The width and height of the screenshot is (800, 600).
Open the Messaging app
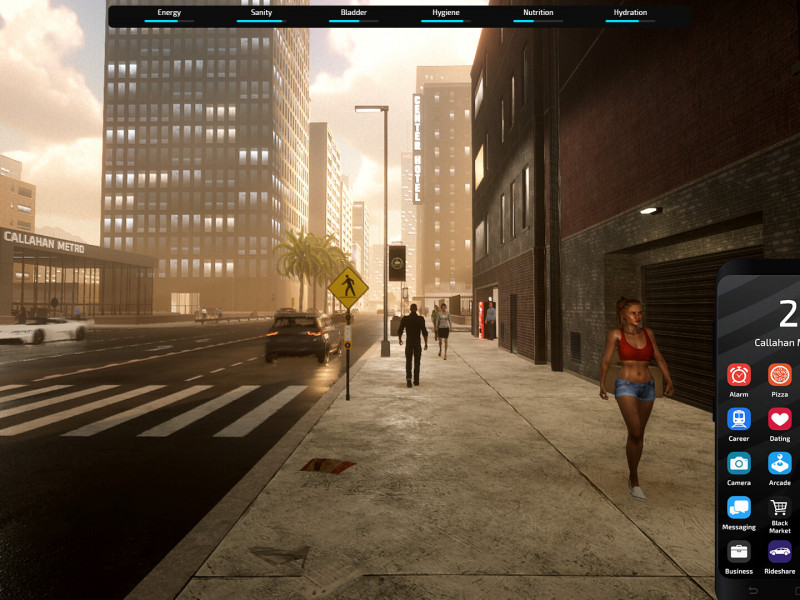point(739,507)
